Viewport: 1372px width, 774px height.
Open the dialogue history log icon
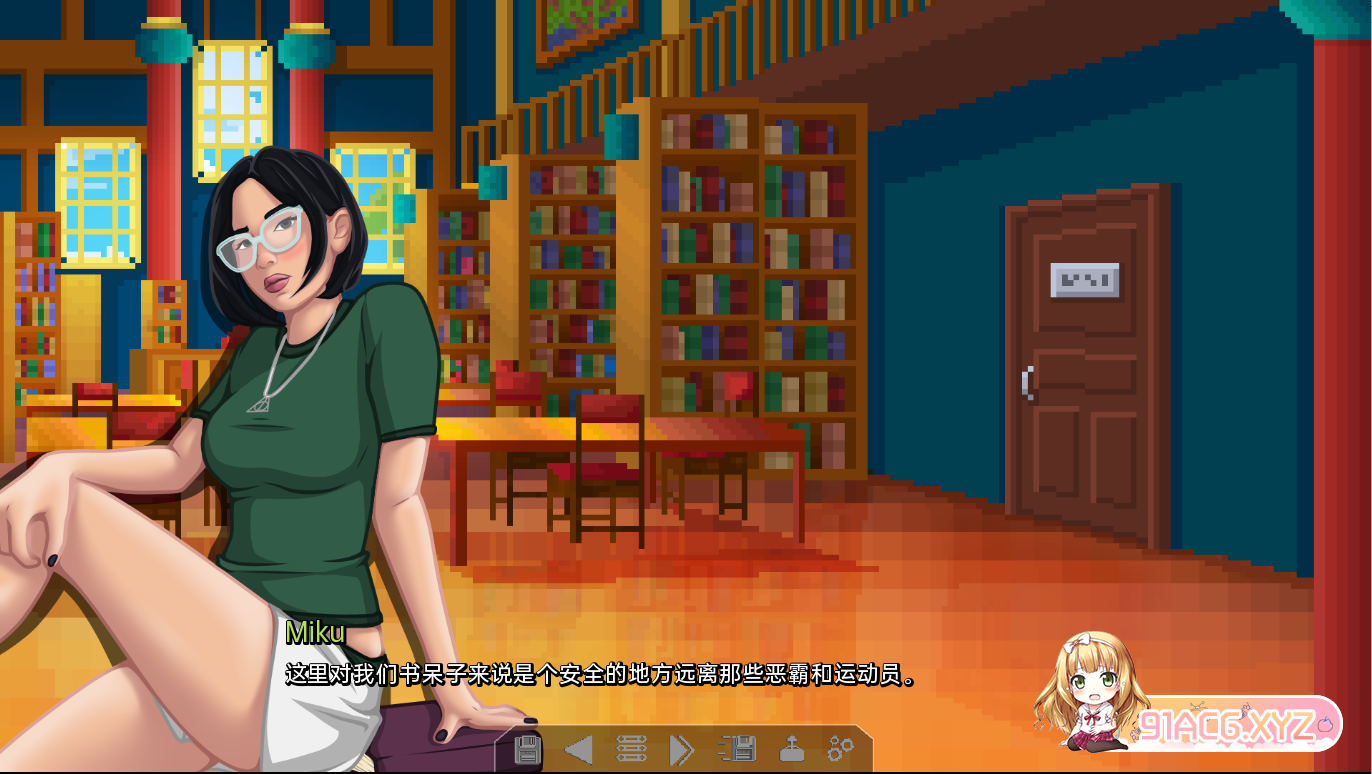[631, 748]
